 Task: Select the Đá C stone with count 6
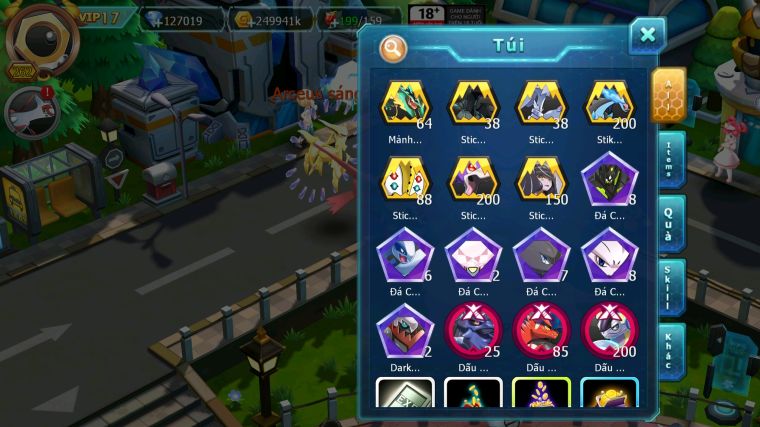tap(405, 255)
